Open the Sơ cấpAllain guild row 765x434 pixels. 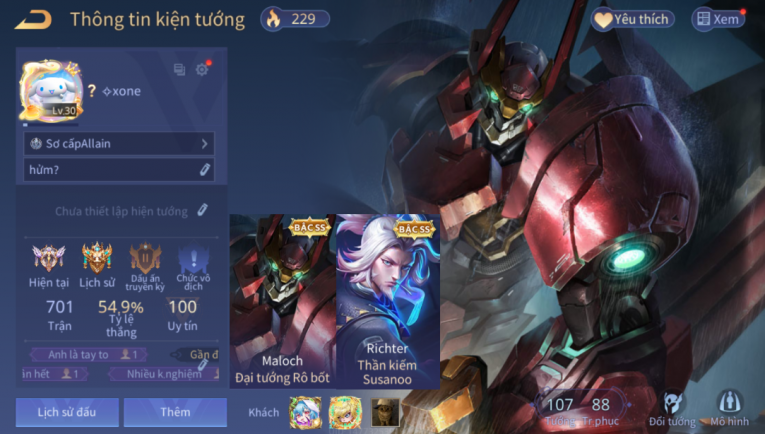pyautogui.click(x=119, y=144)
